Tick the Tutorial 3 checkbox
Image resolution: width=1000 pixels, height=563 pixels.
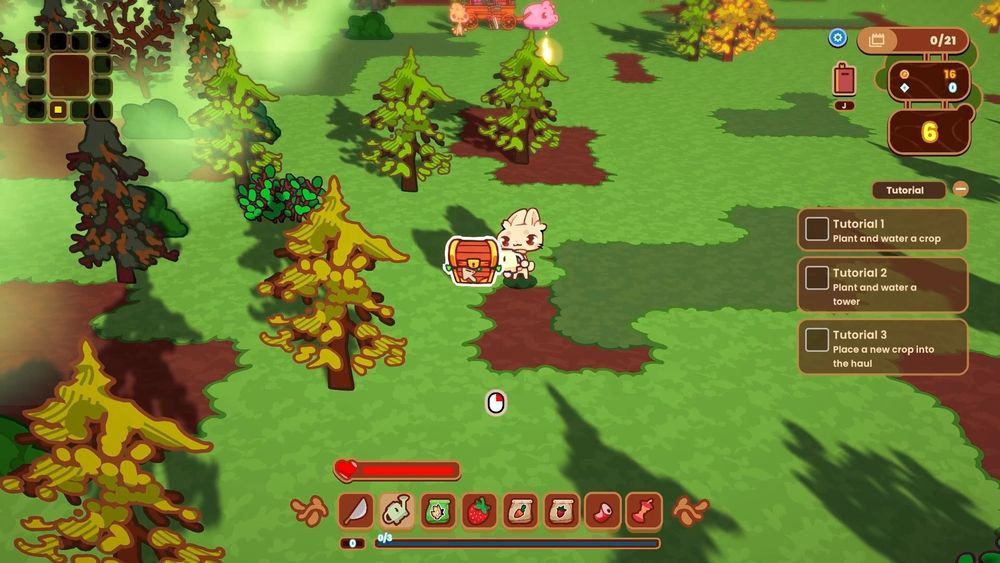point(817,340)
